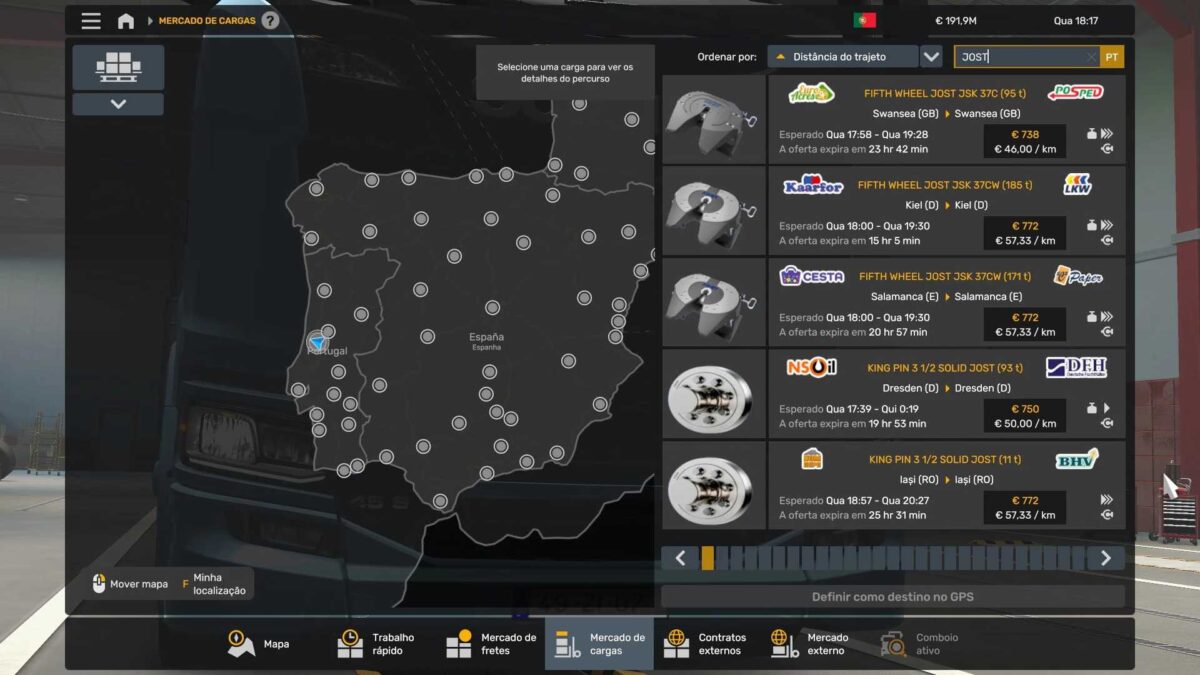Screen dimensions: 1200x675
Task: Select the Fifth Wheel JOST JSK 37C cargo
Action: pos(945,119)
